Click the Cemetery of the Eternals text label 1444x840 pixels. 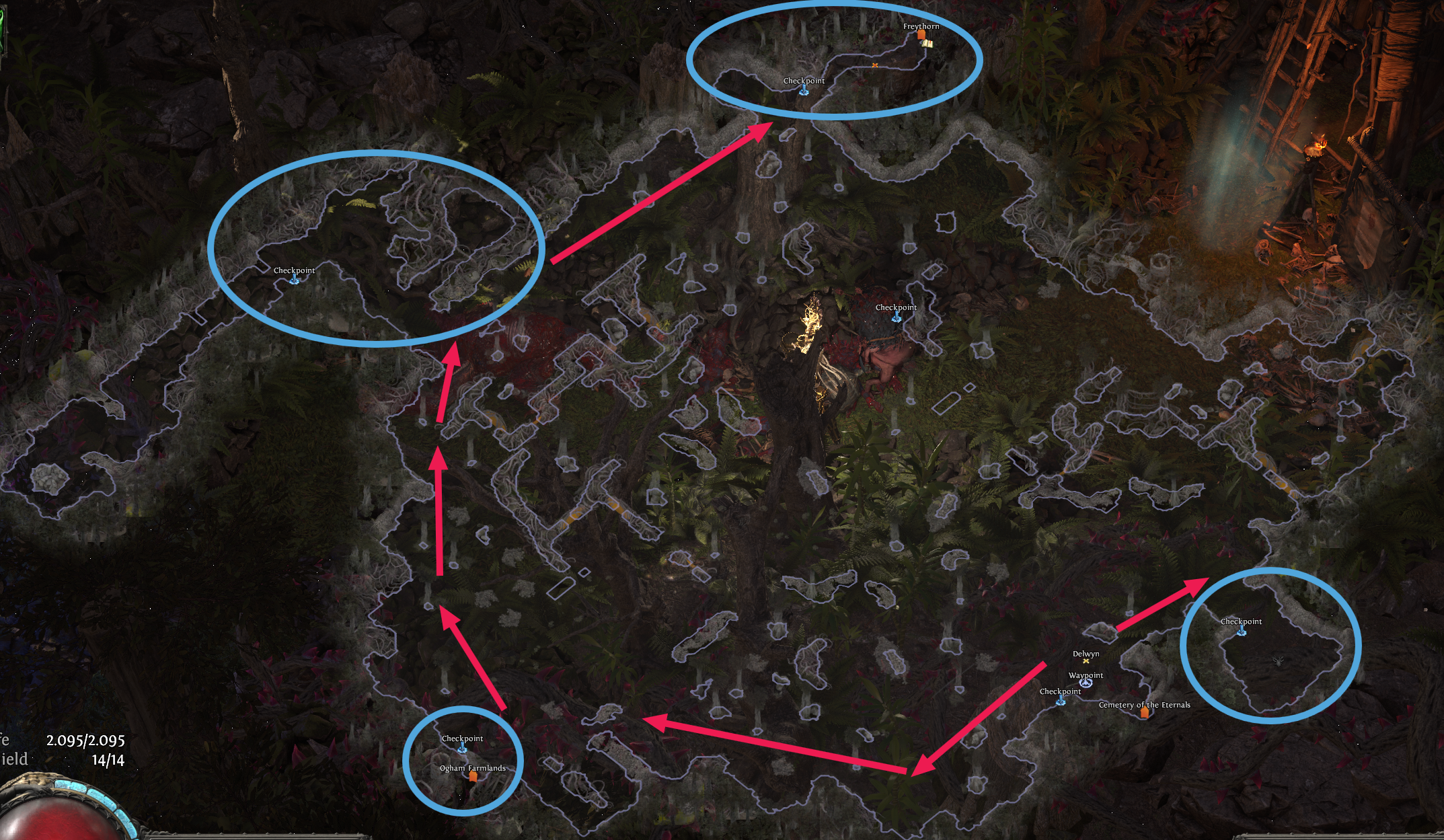pyautogui.click(x=1145, y=705)
